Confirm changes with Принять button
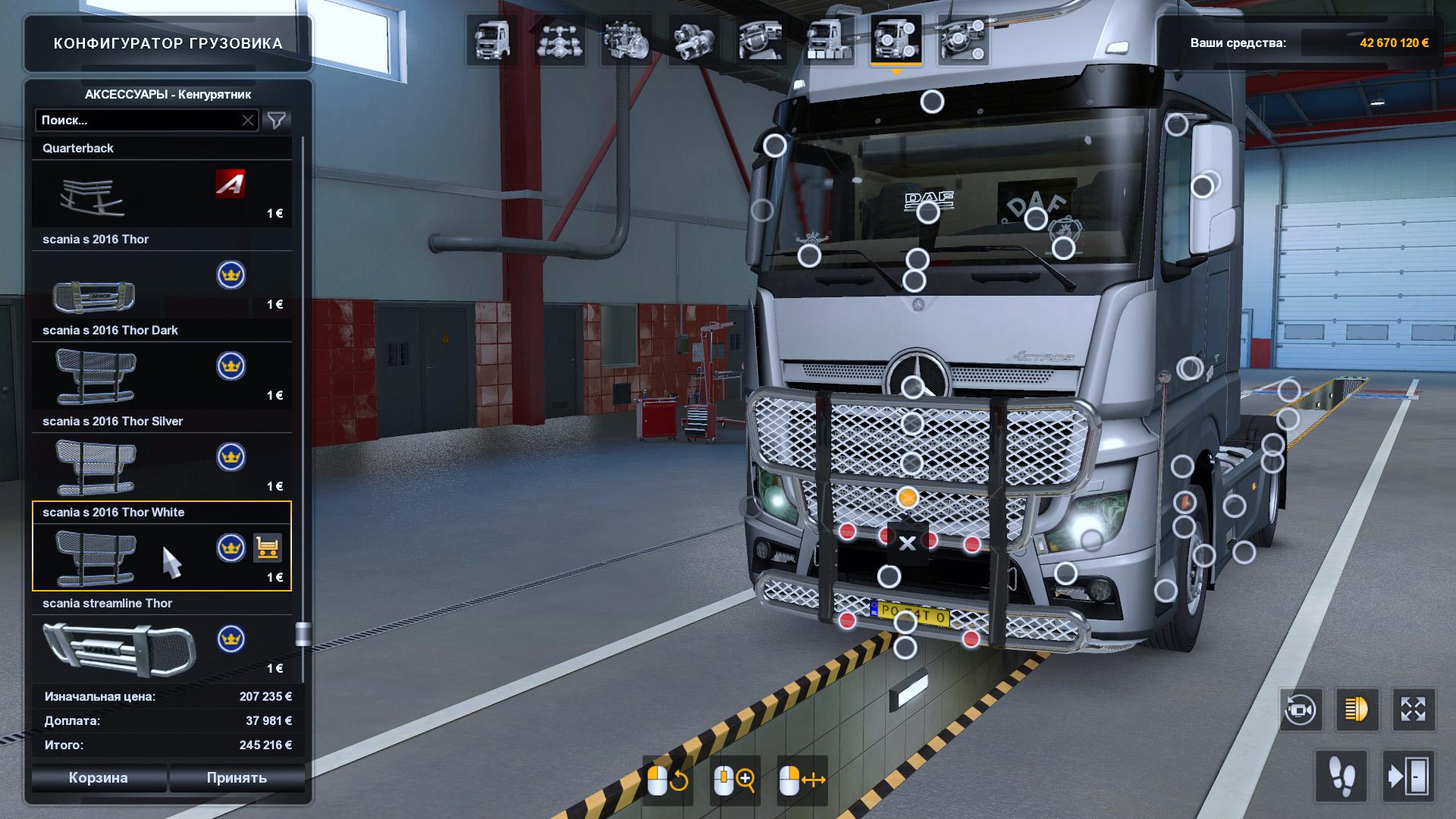This screenshot has height=819, width=1456. (x=237, y=778)
